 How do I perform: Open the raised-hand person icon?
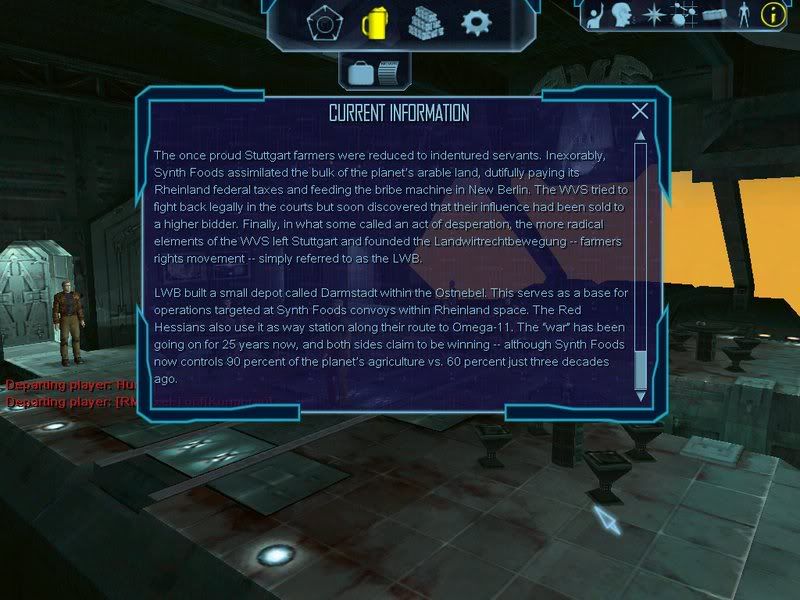click(x=594, y=14)
